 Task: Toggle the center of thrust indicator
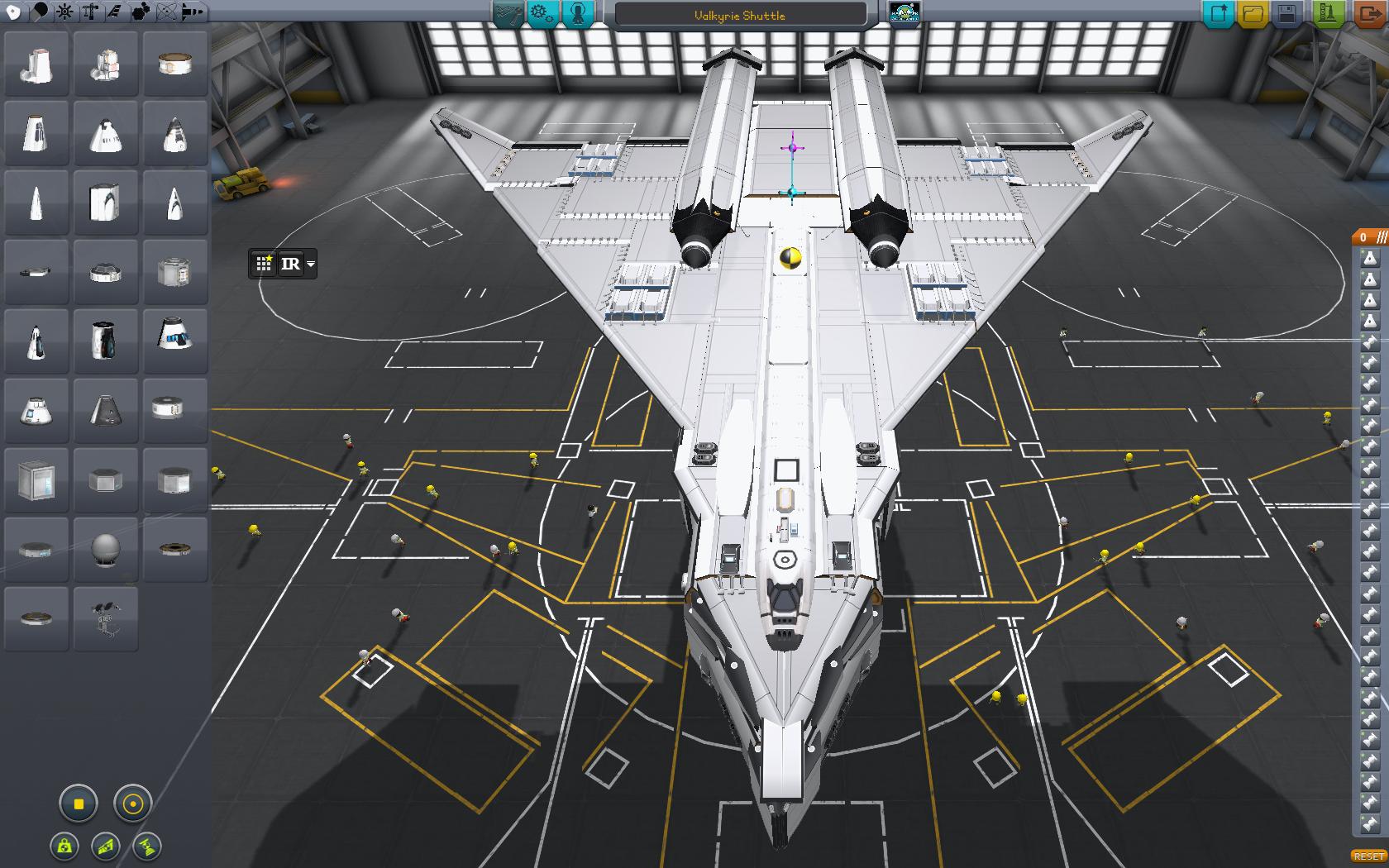click(147, 847)
